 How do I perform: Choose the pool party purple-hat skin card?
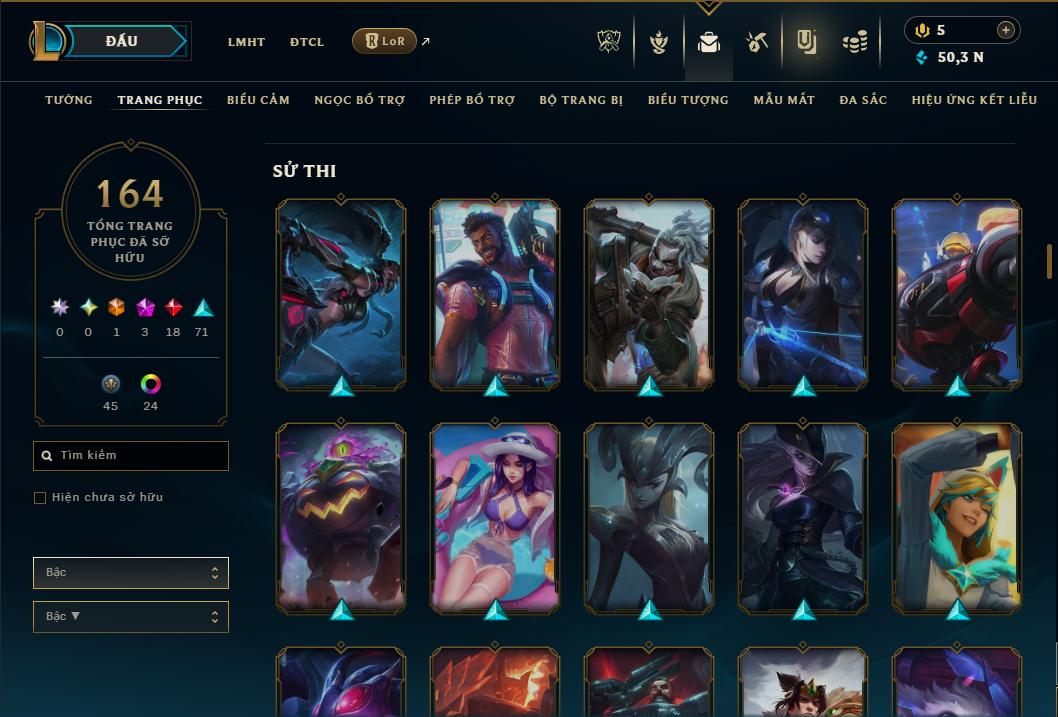(x=495, y=518)
